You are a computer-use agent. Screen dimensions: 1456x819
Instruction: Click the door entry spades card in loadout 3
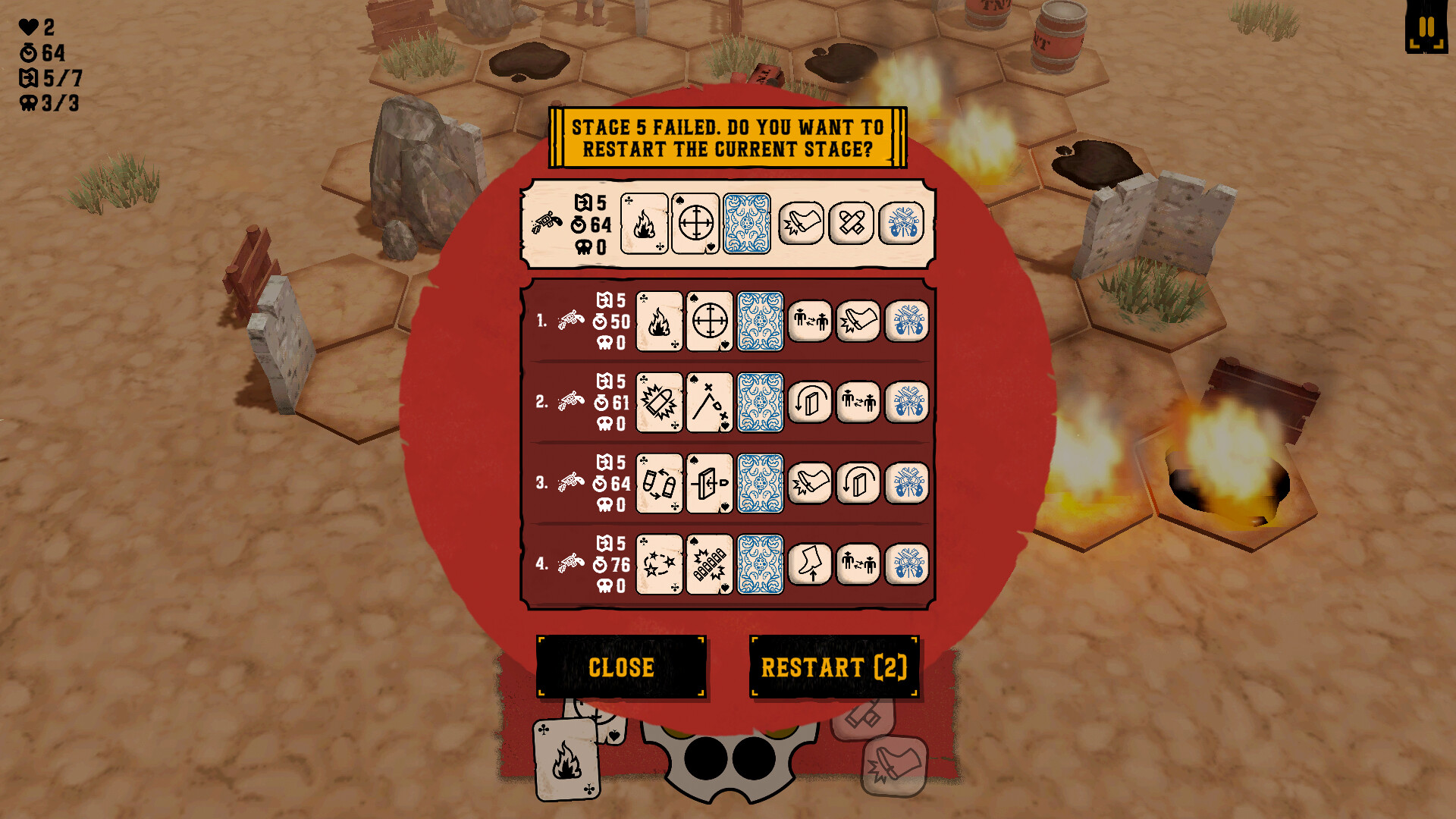click(x=709, y=483)
